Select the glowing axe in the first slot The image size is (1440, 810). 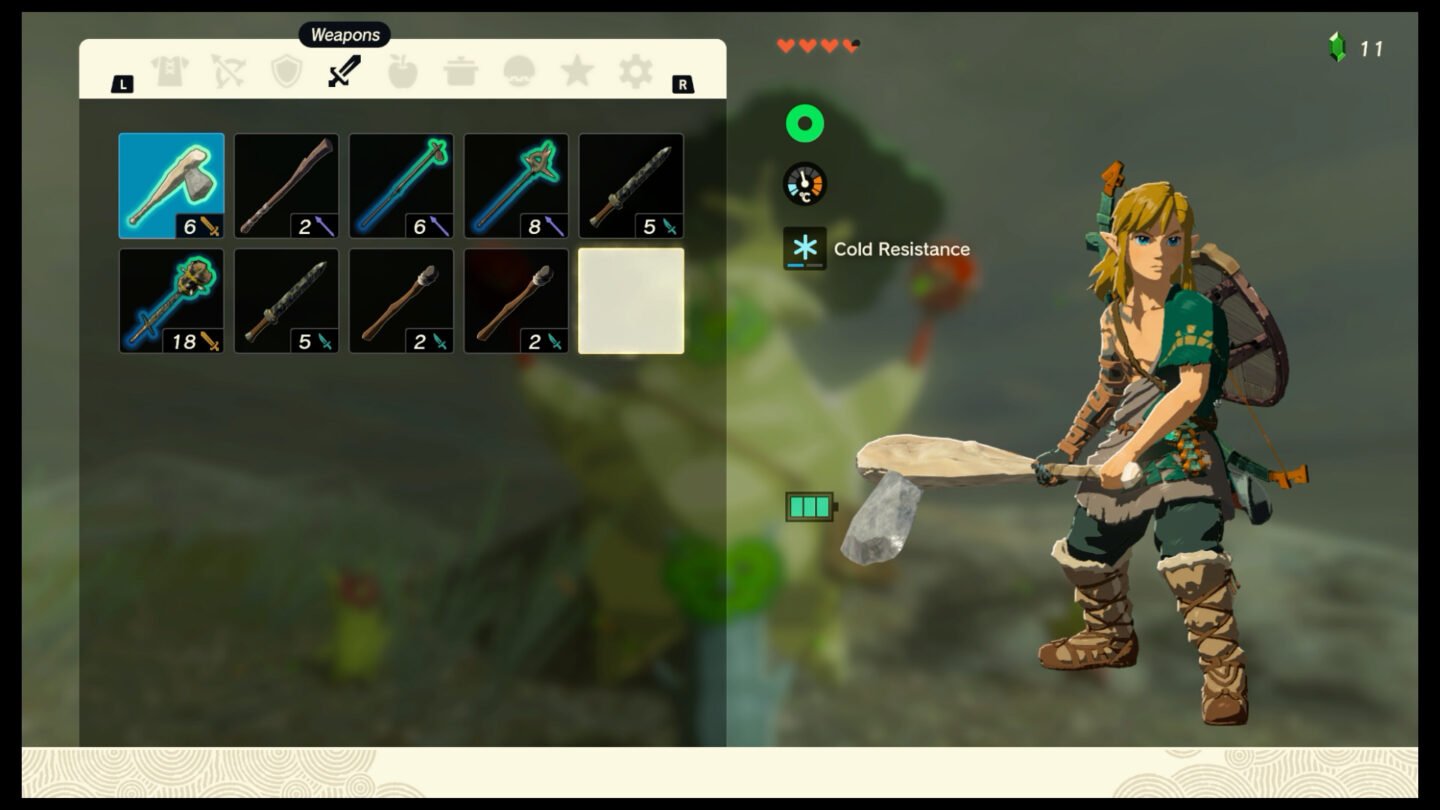(x=170, y=185)
